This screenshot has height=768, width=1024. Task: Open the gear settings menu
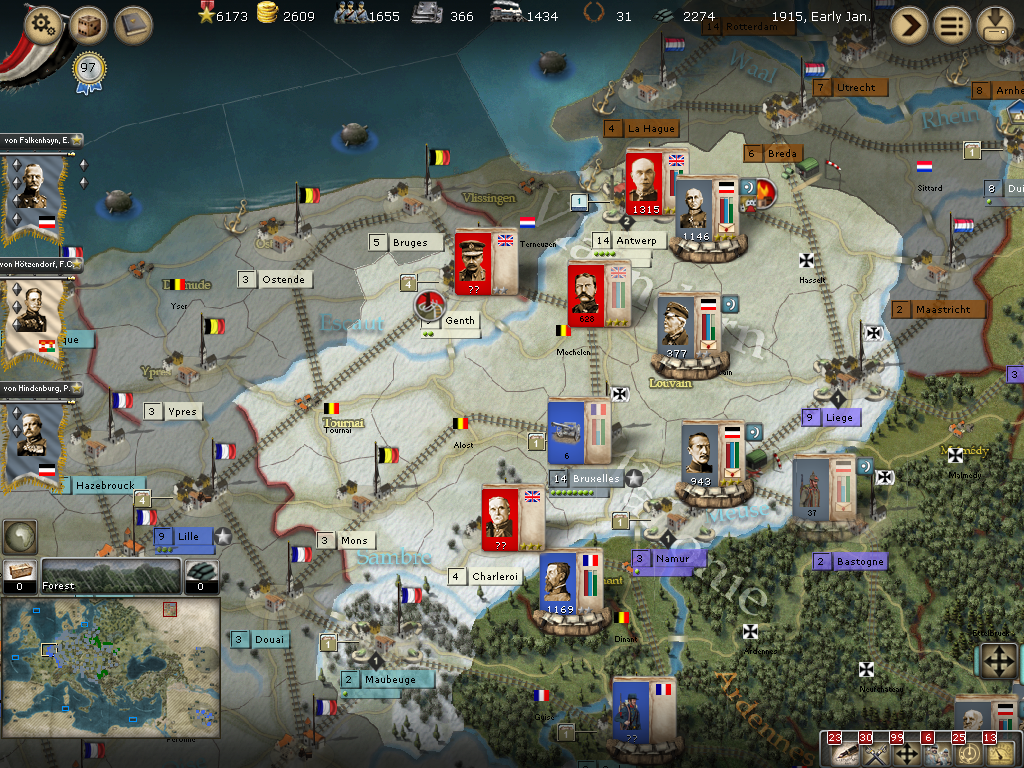43,24
